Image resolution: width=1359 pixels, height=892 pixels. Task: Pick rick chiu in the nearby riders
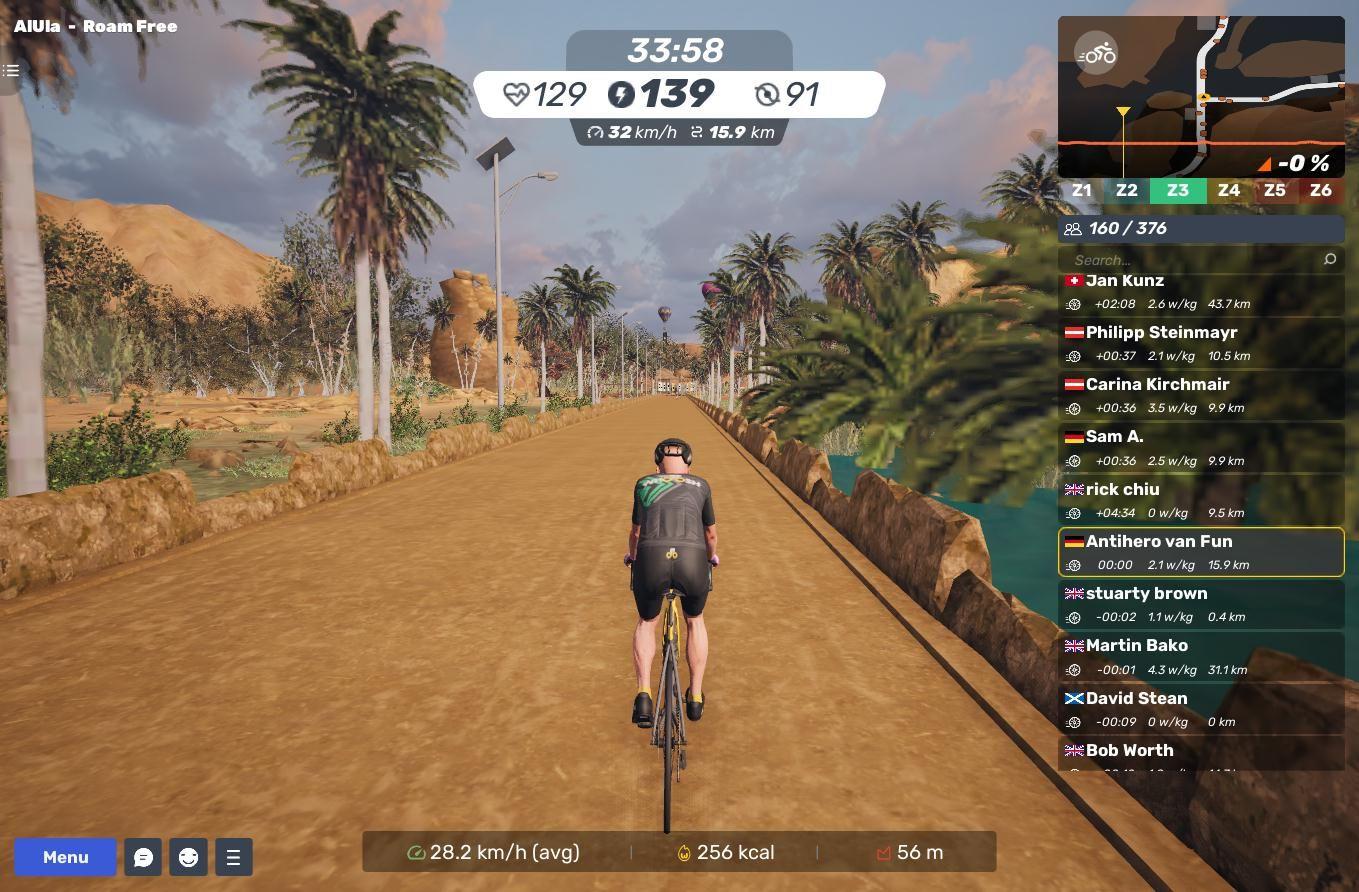(1200, 500)
